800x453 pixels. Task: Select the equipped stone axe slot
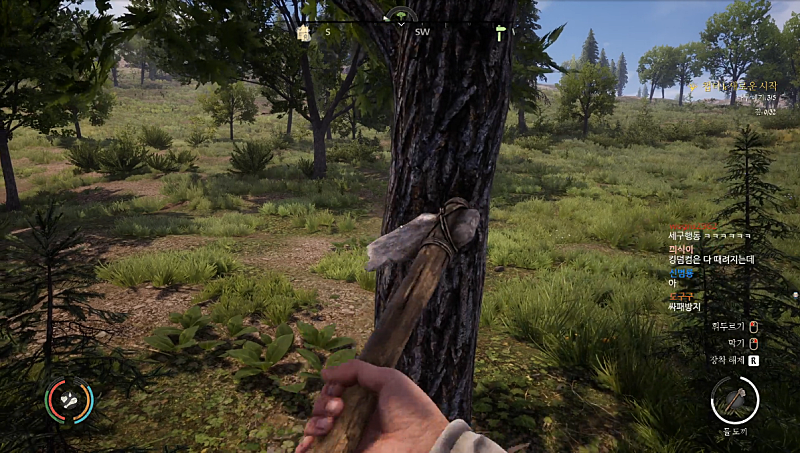(x=735, y=402)
